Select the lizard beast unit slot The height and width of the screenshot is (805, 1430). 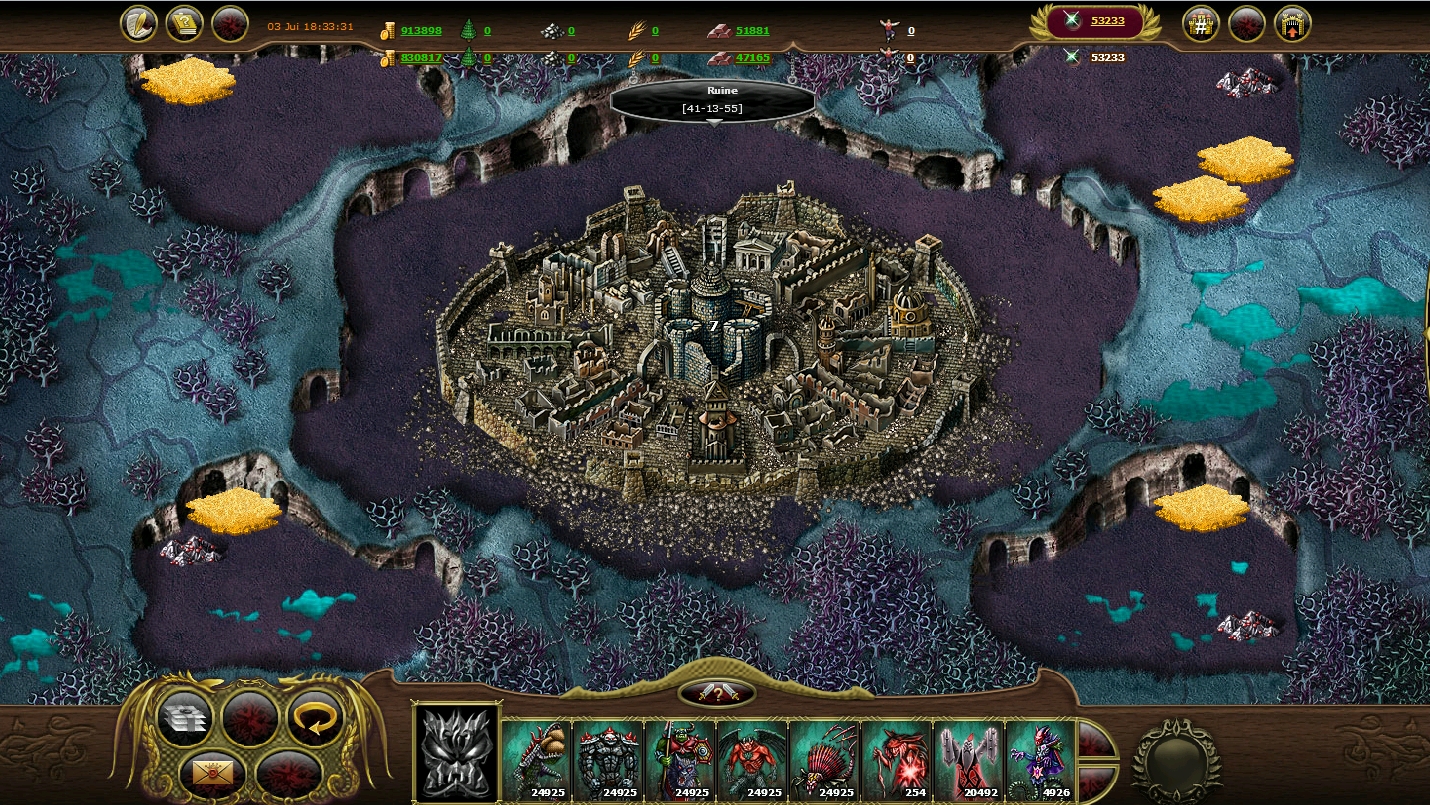(537, 759)
